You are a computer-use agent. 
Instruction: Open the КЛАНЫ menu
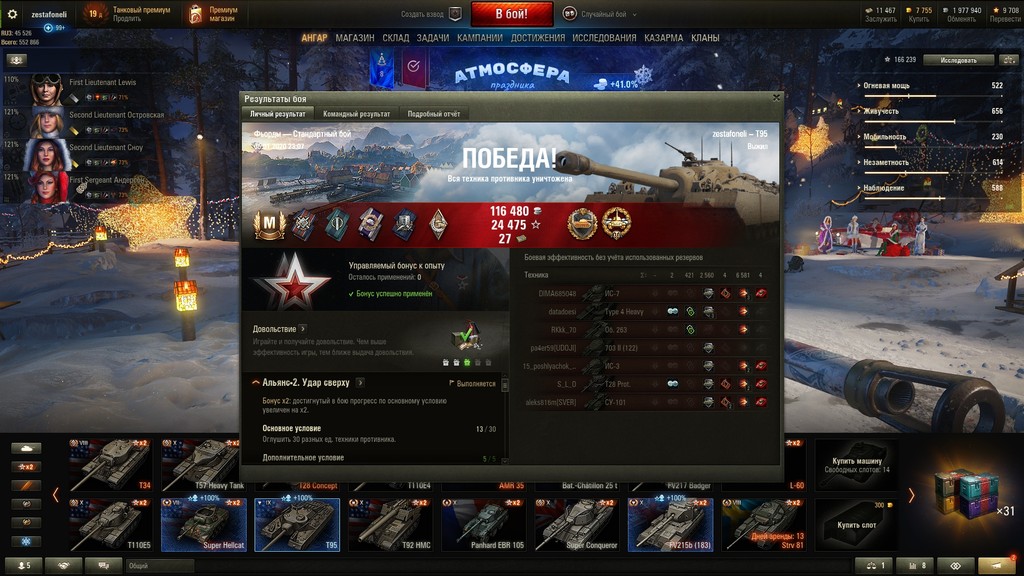click(x=705, y=38)
